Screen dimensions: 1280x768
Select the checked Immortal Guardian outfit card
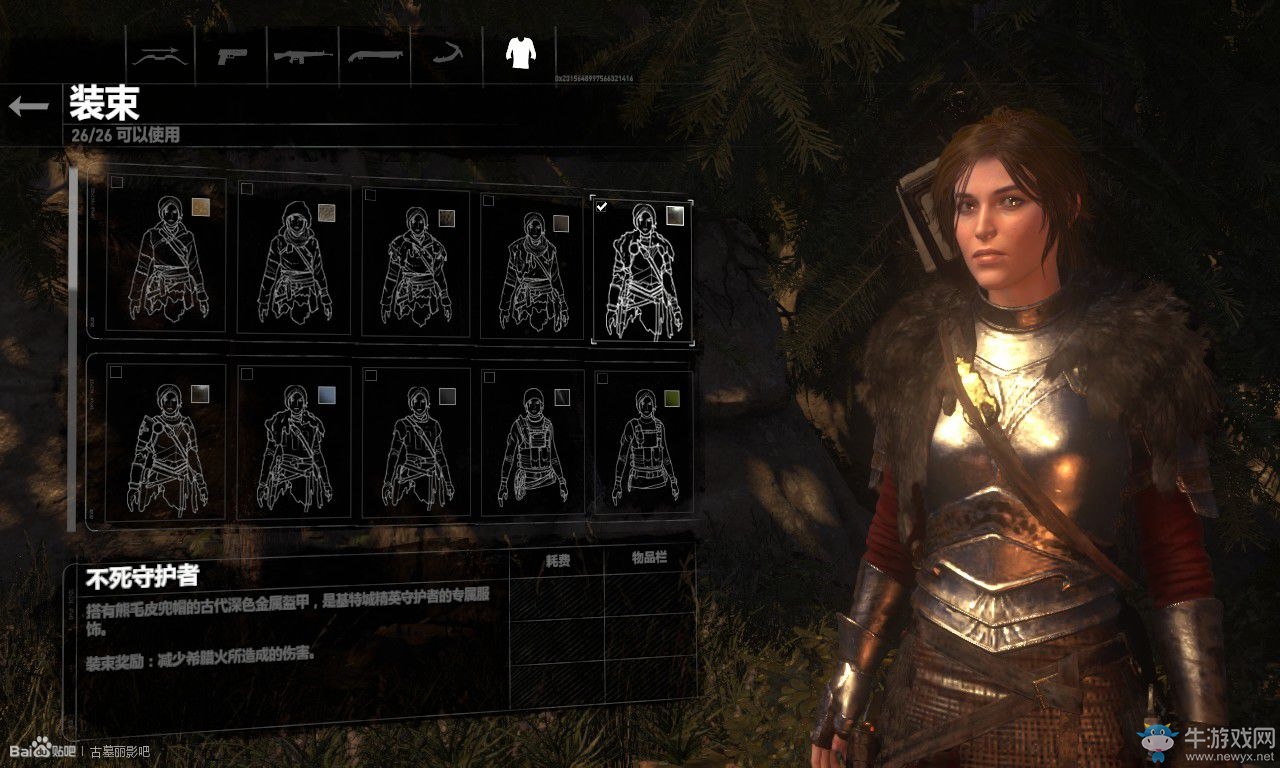641,270
